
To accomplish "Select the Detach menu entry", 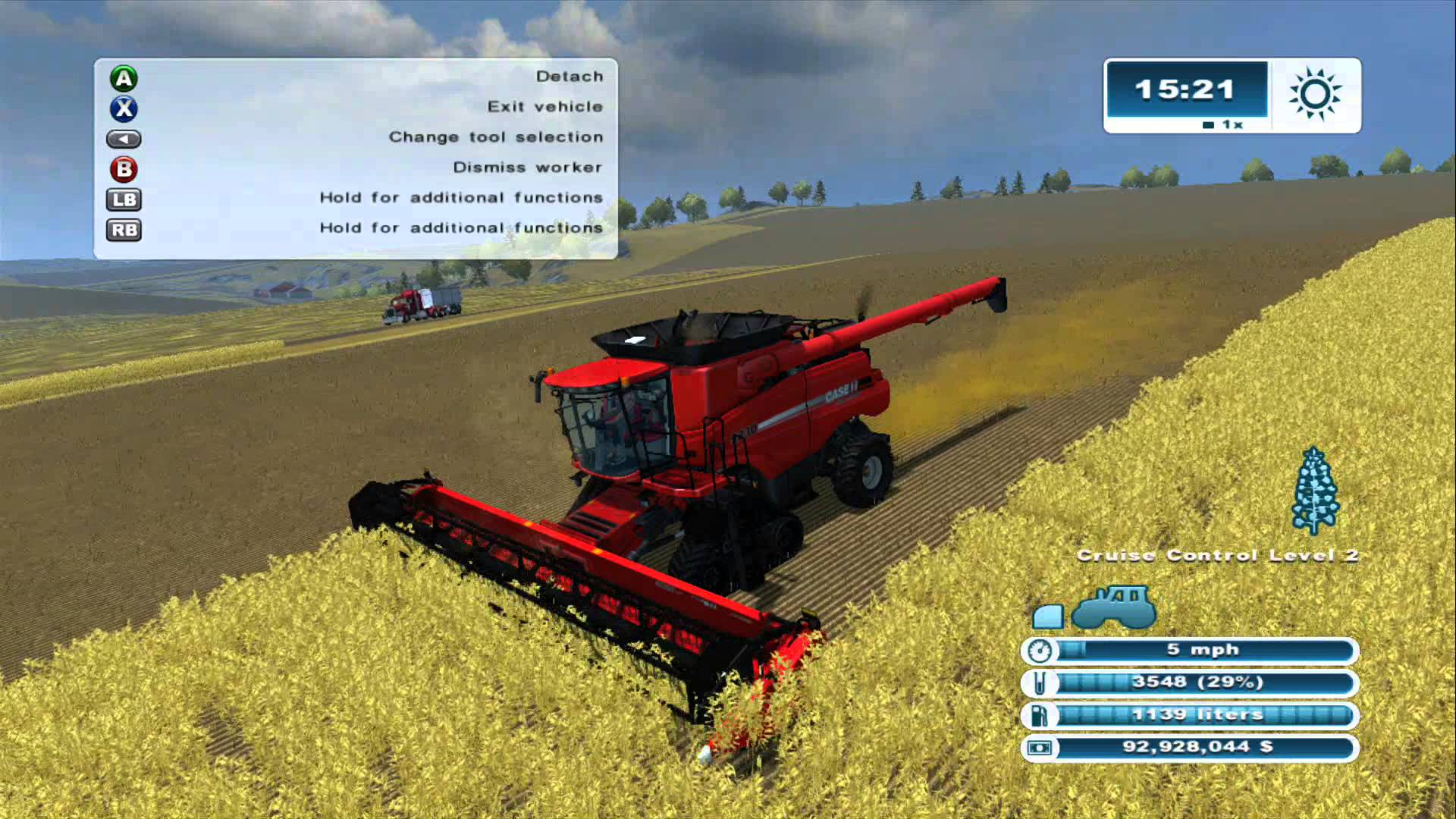I will [x=569, y=76].
